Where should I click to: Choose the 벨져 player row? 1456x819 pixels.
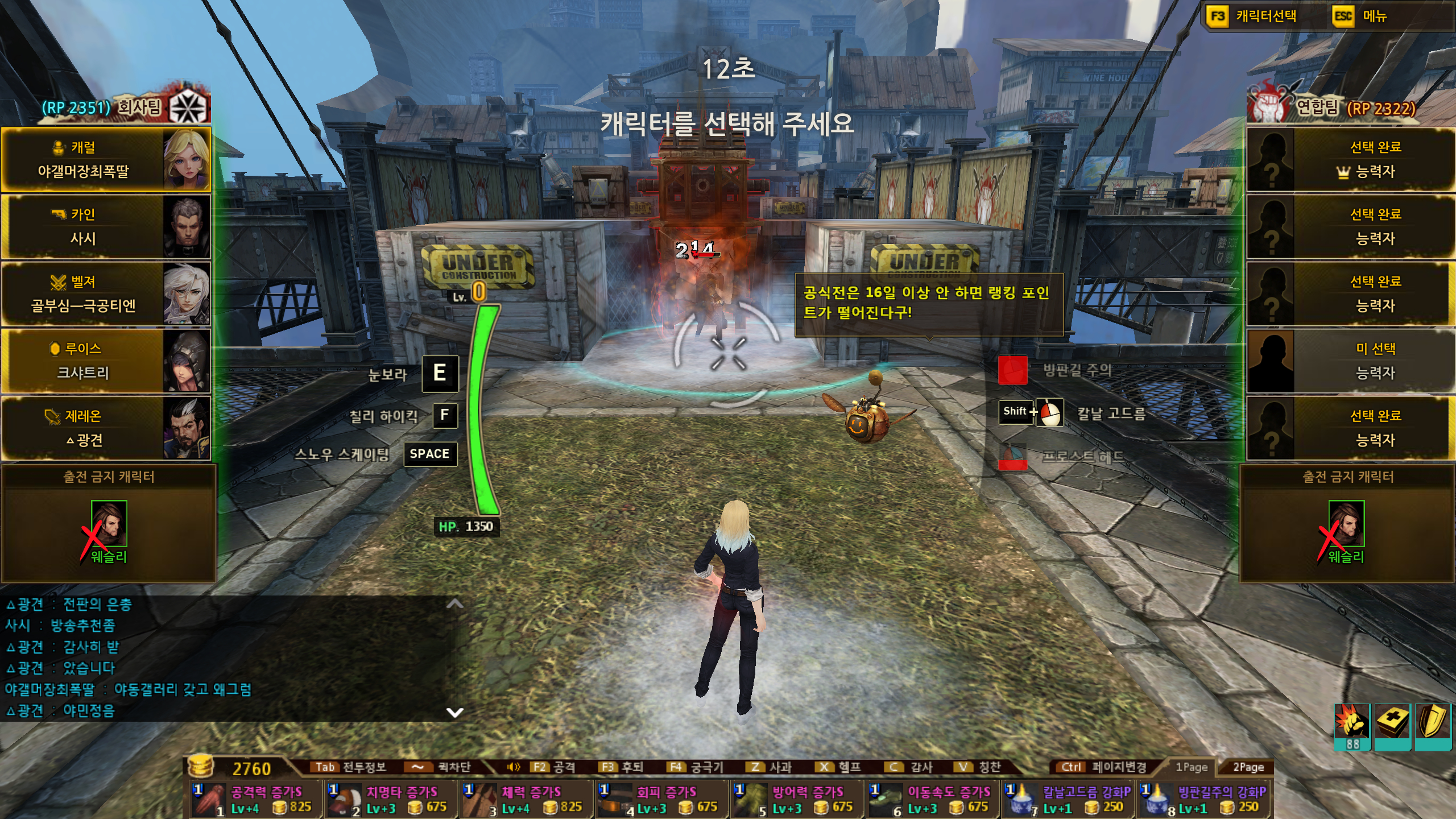click(x=106, y=293)
